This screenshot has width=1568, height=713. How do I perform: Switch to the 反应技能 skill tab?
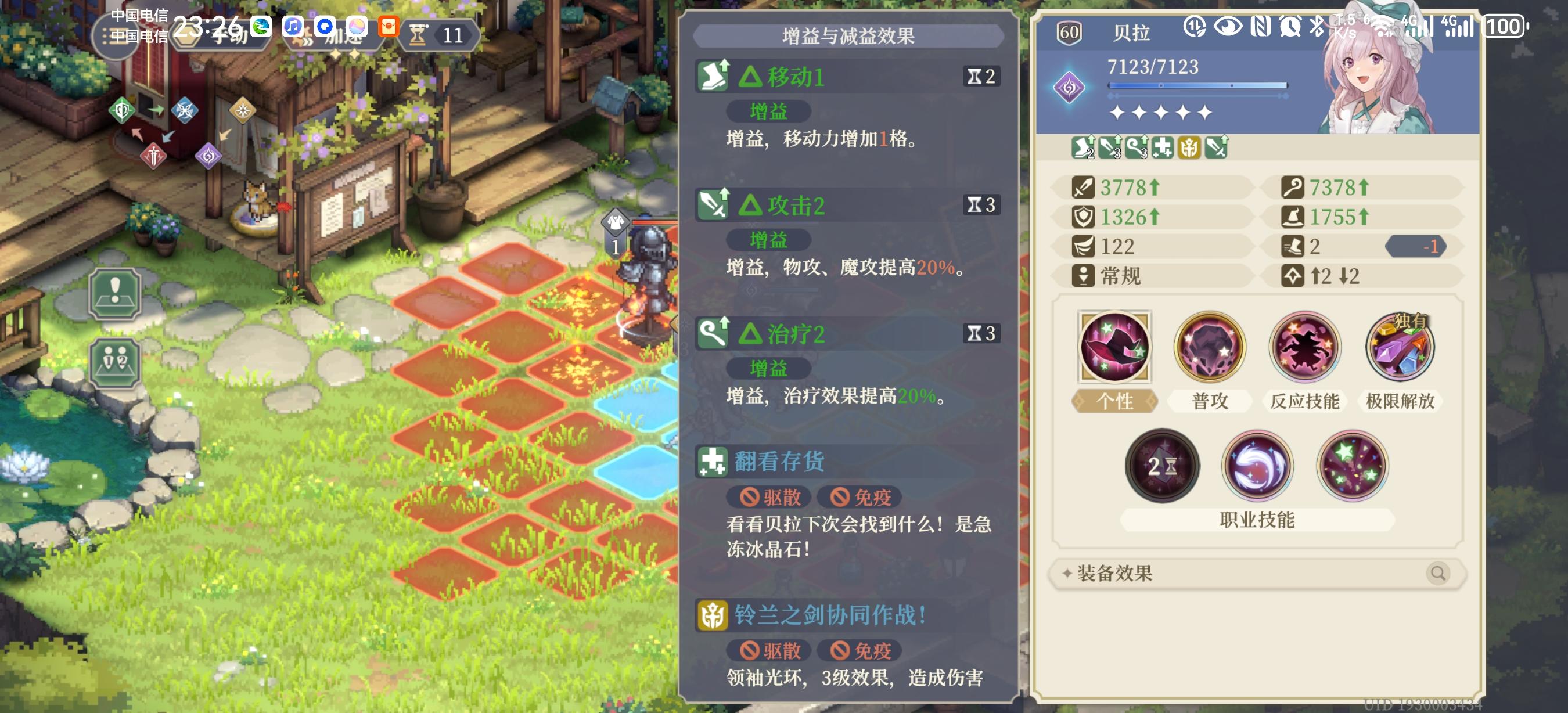pyautogui.click(x=1304, y=402)
